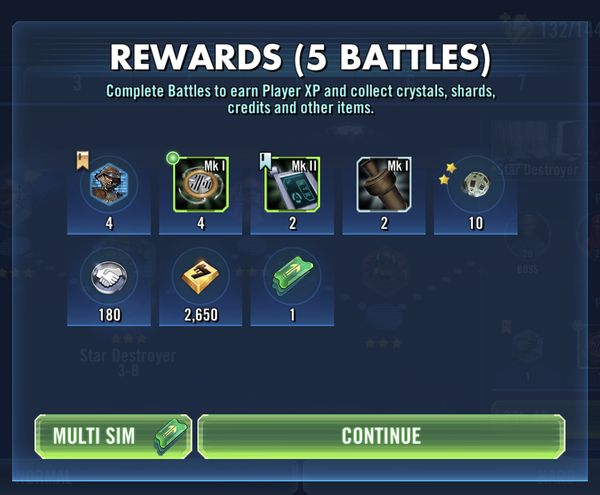
Task: Show the starred droid reward with 10
Action: tap(476, 185)
